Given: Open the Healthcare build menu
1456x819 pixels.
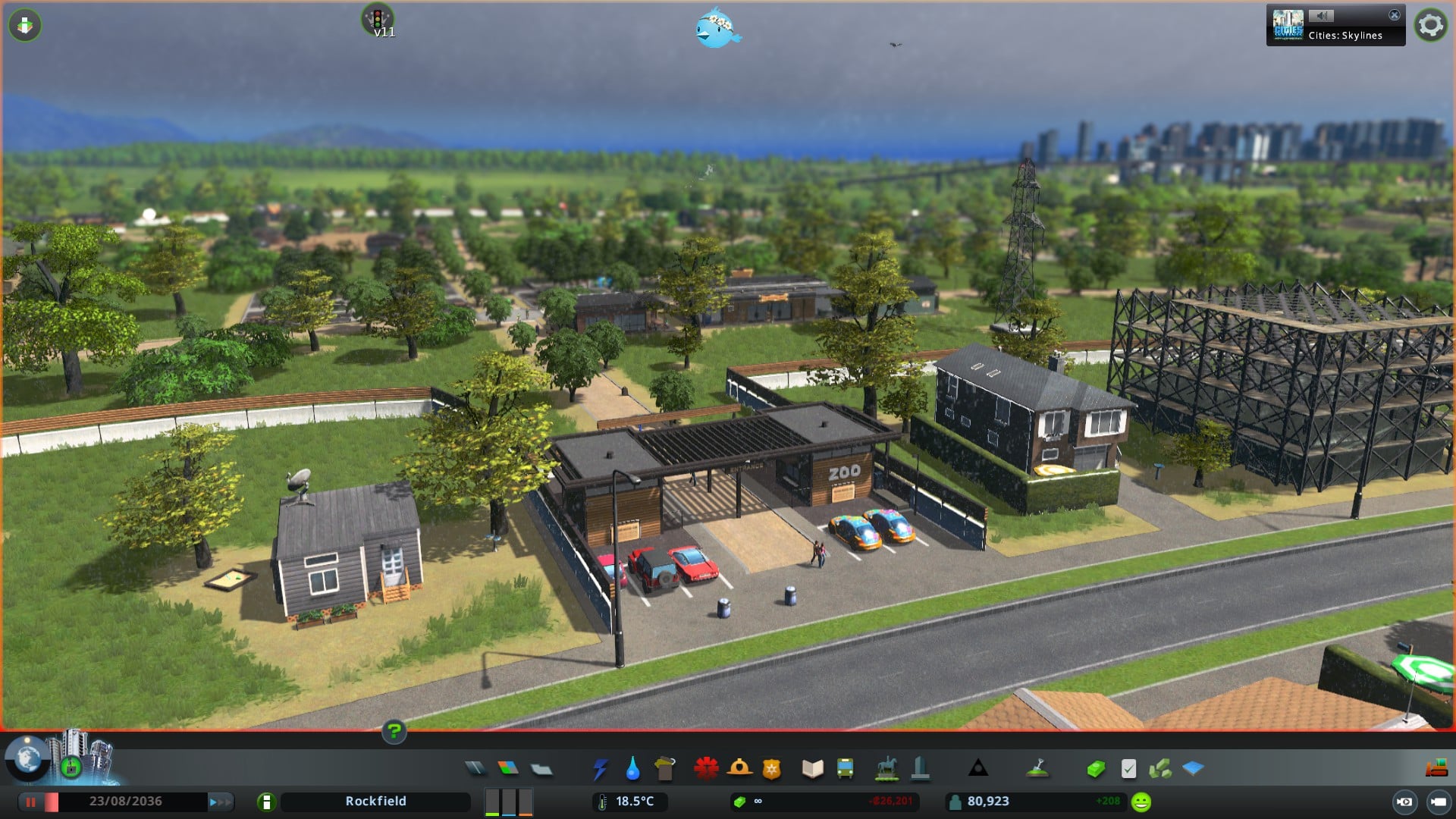Looking at the screenshot, I should (706, 769).
